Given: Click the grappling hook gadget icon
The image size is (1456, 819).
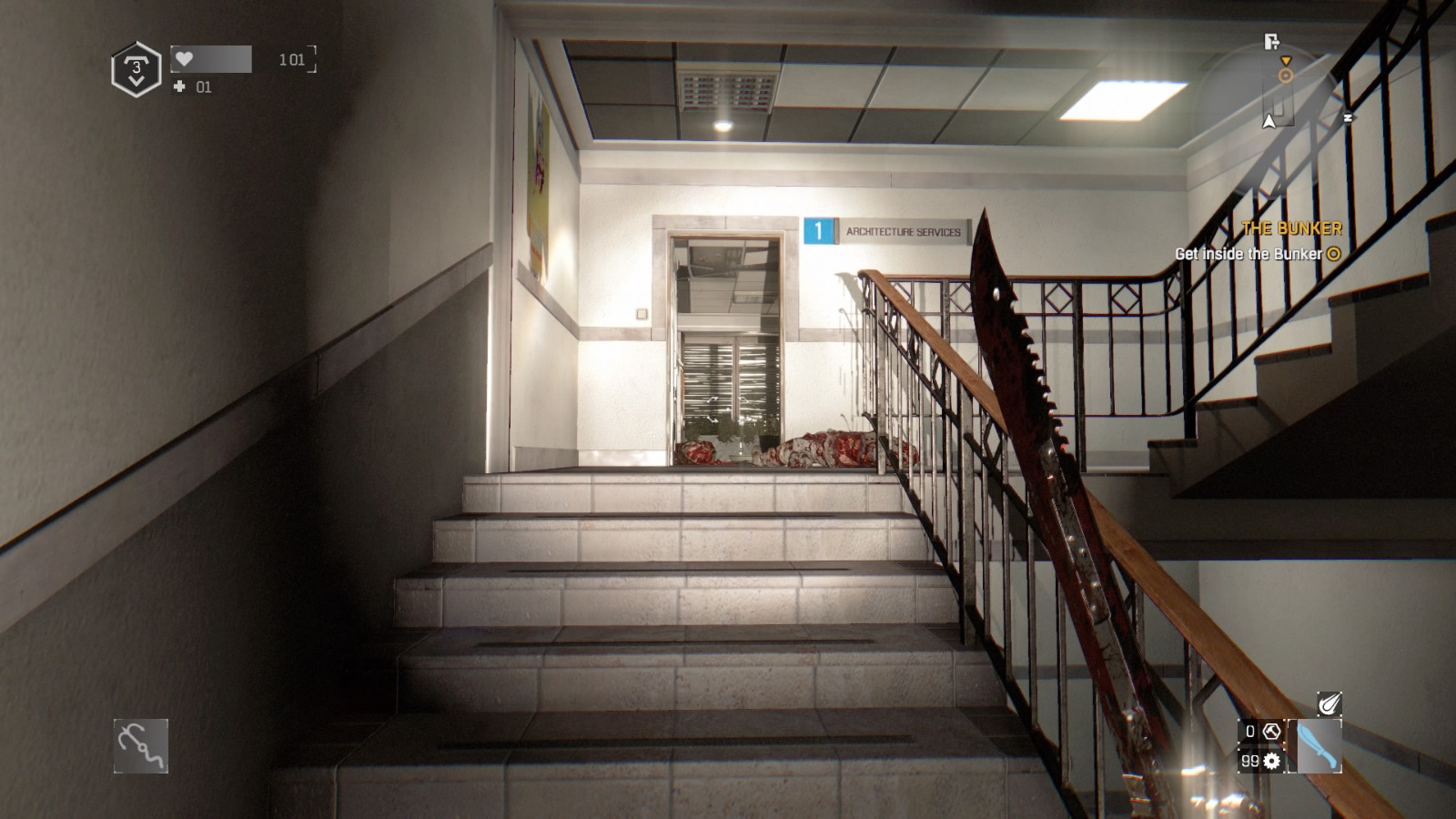Looking at the screenshot, I should click(141, 744).
